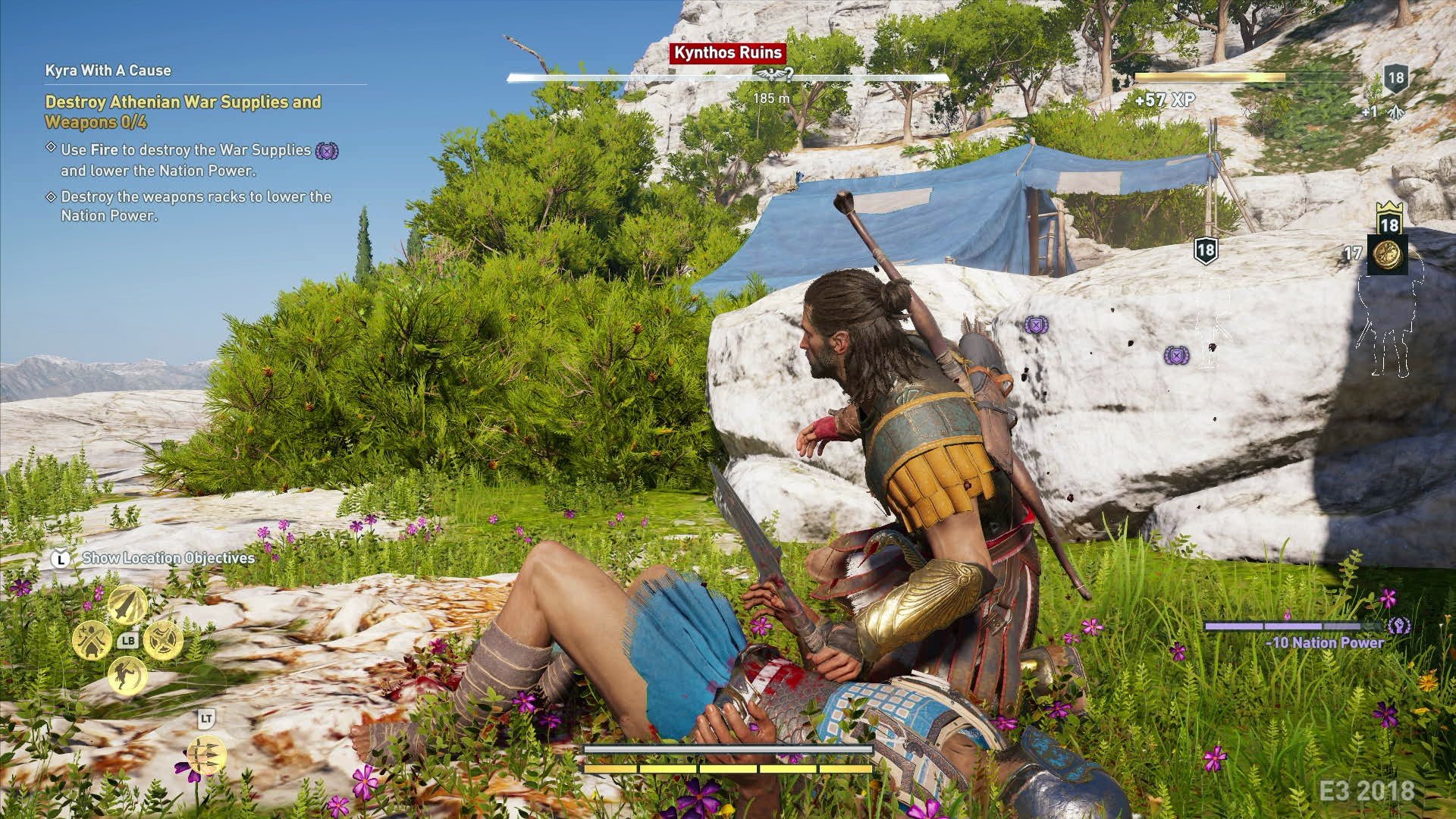Expand the weapons racks objective diamond
Screen dimensions: 1456x819
click(x=51, y=196)
